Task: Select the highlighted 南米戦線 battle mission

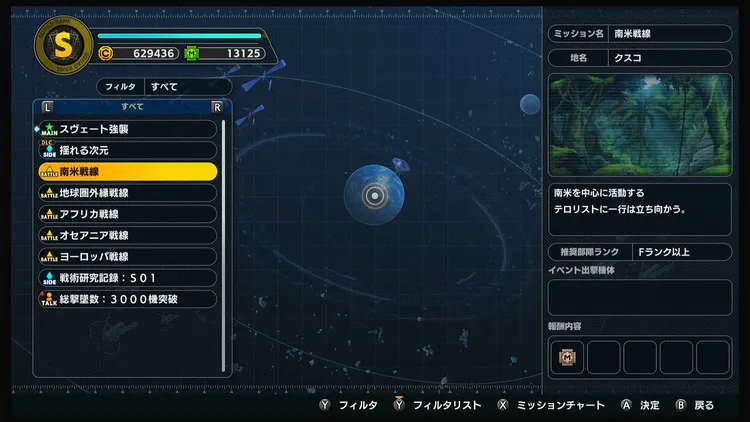Action: [x=128, y=171]
